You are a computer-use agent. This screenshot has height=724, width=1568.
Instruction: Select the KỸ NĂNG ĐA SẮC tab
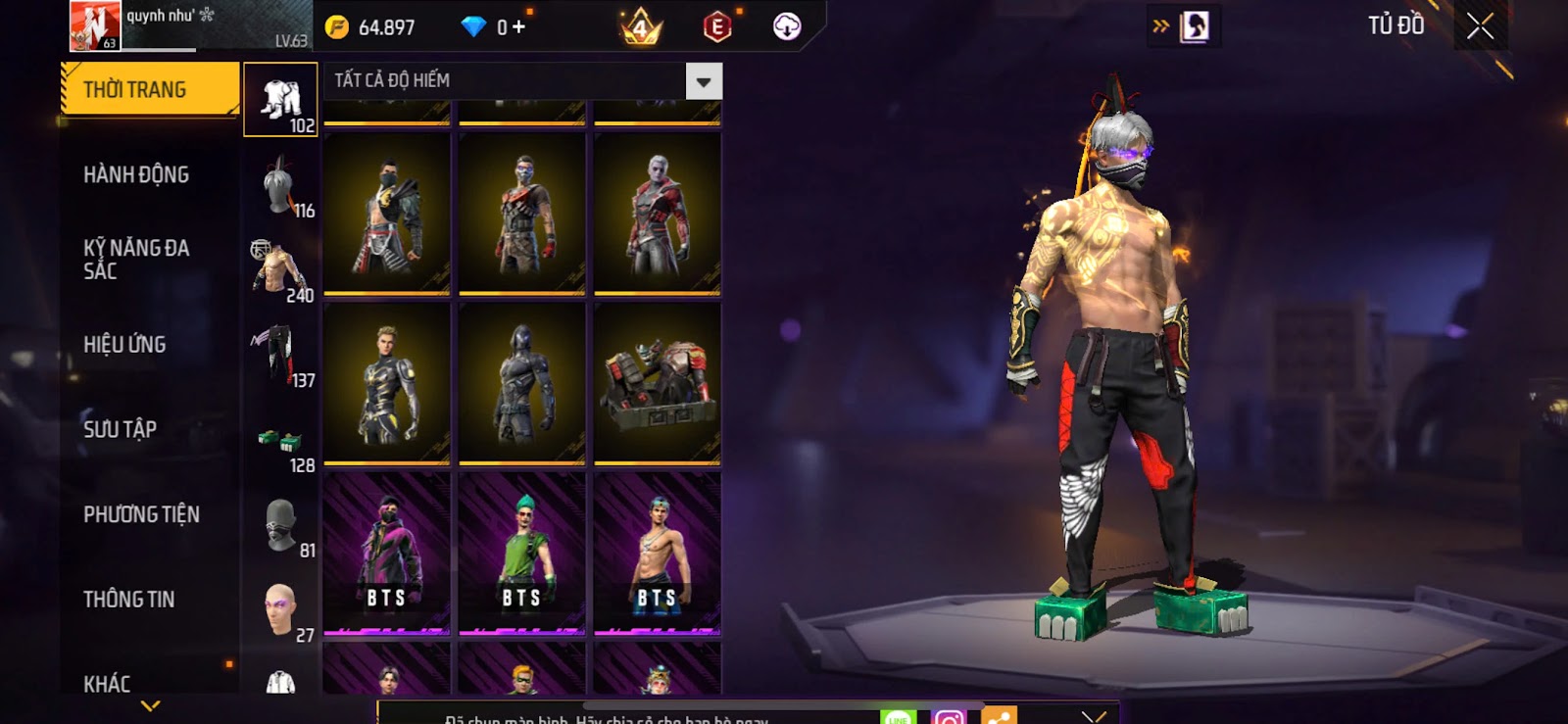[136, 260]
